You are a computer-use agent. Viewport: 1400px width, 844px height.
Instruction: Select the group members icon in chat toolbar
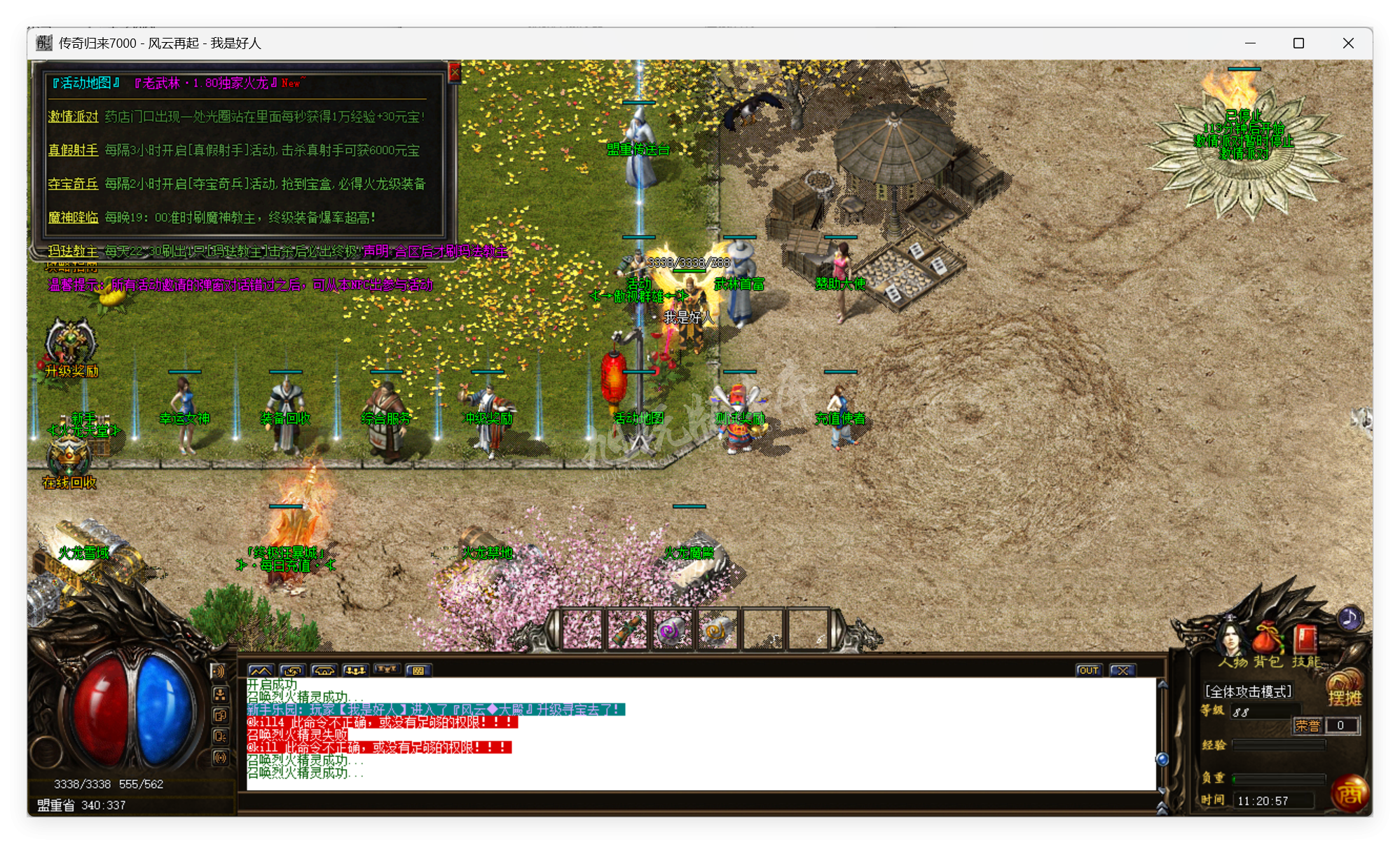click(355, 670)
